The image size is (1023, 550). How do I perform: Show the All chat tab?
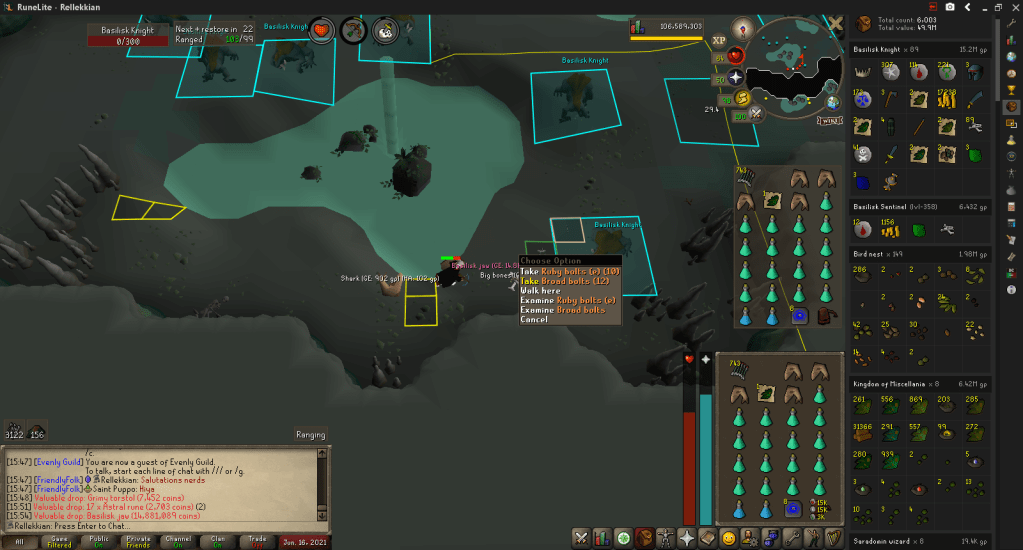[x=20, y=541]
